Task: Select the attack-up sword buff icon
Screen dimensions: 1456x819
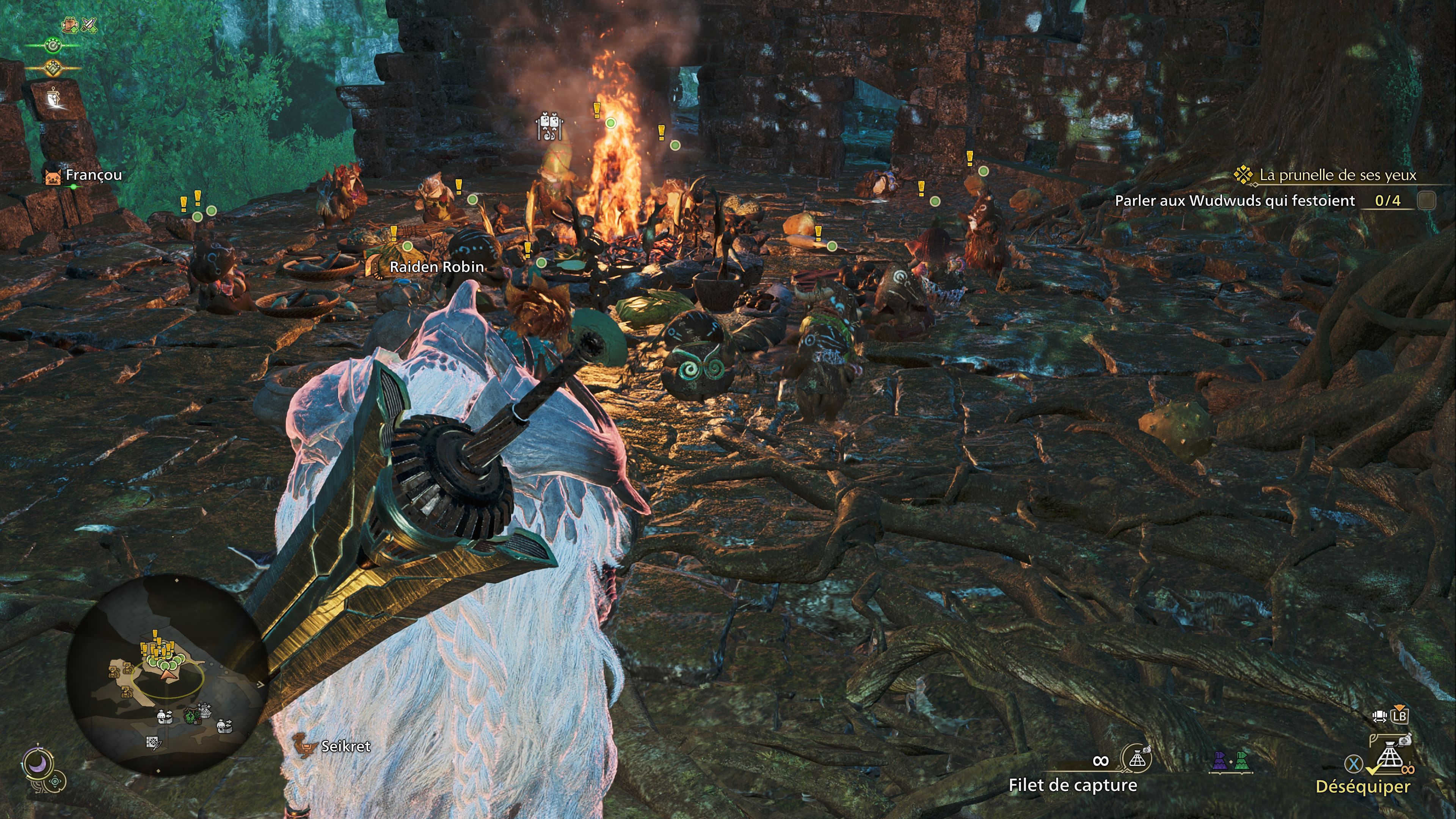Action: [89, 25]
